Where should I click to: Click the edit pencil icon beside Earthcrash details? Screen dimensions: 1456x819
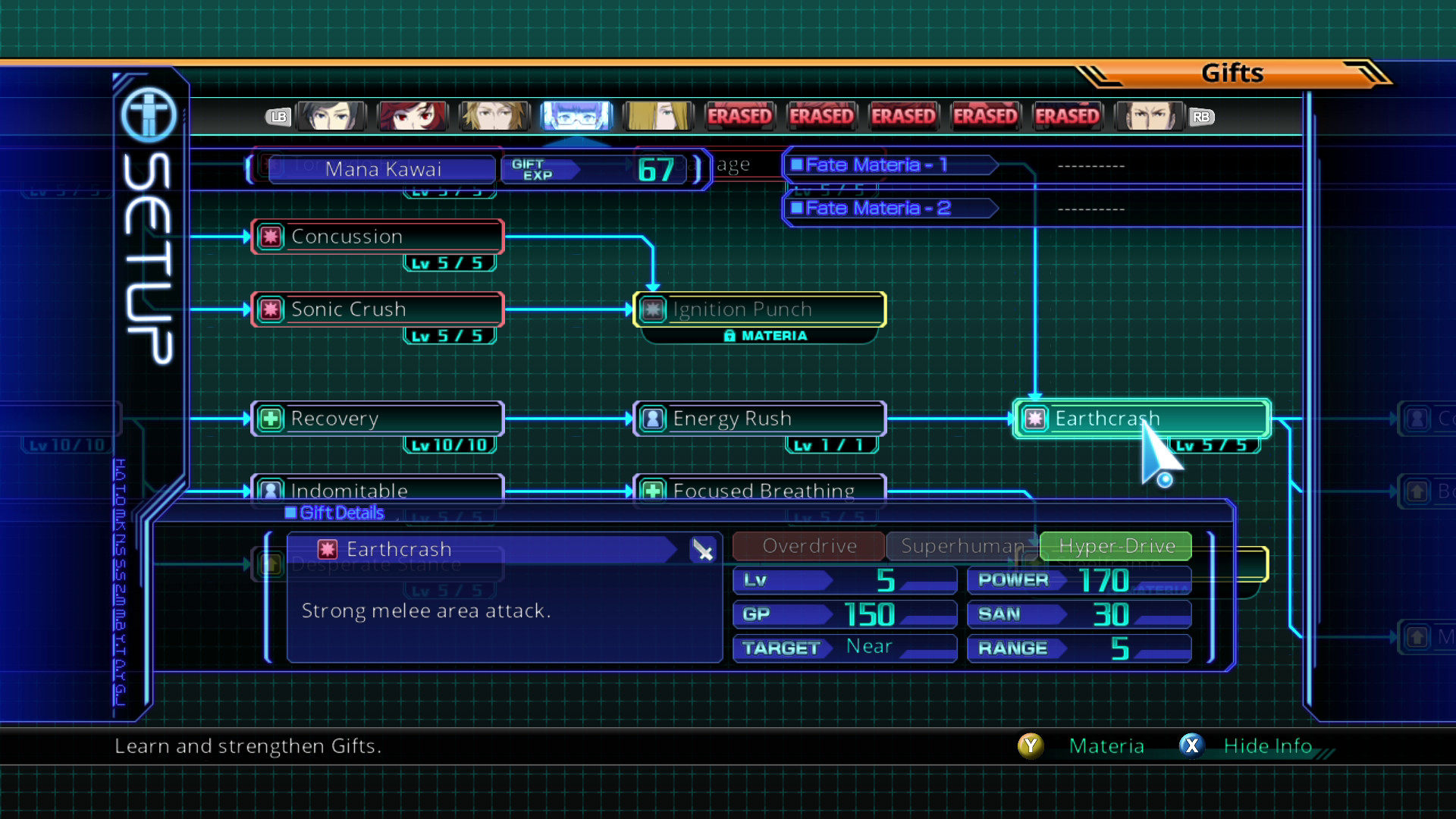[x=704, y=551]
